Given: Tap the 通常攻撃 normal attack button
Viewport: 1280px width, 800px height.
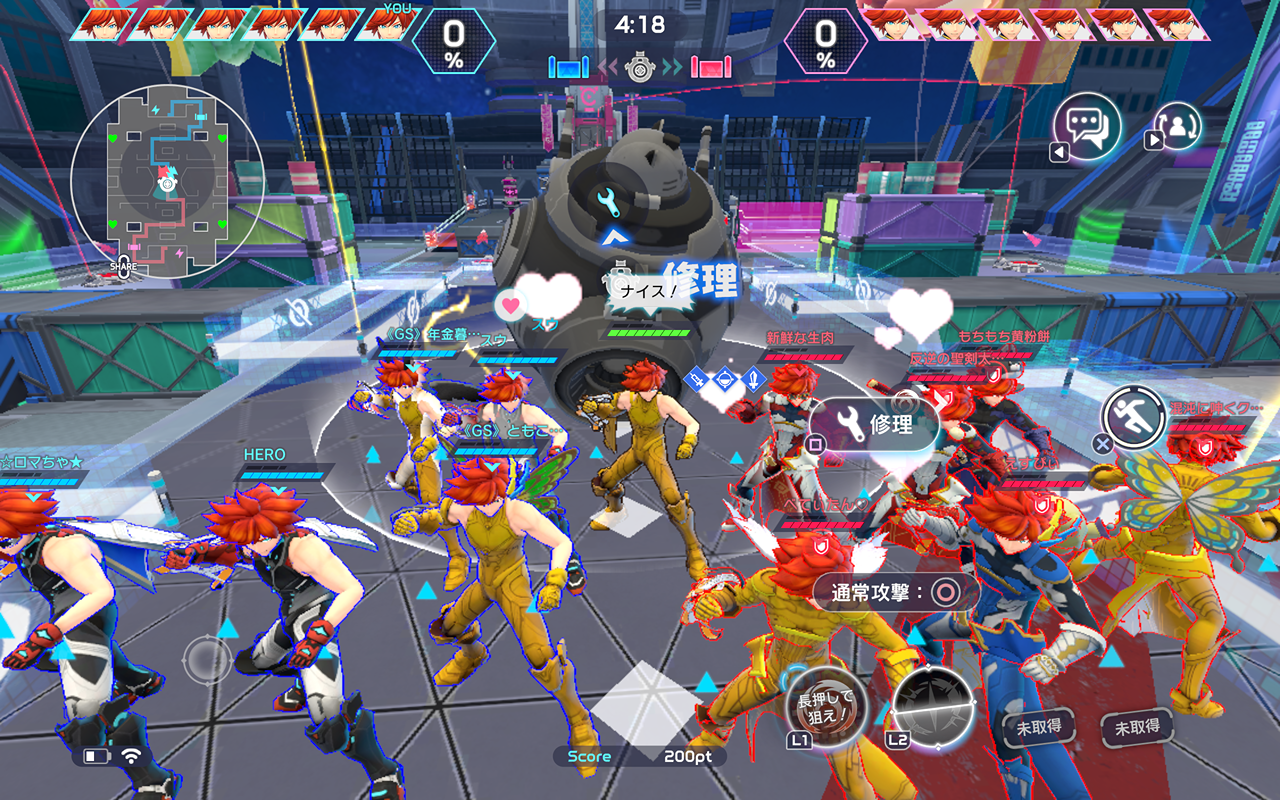Looking at the screenshot, I should [x=895, y=592].
